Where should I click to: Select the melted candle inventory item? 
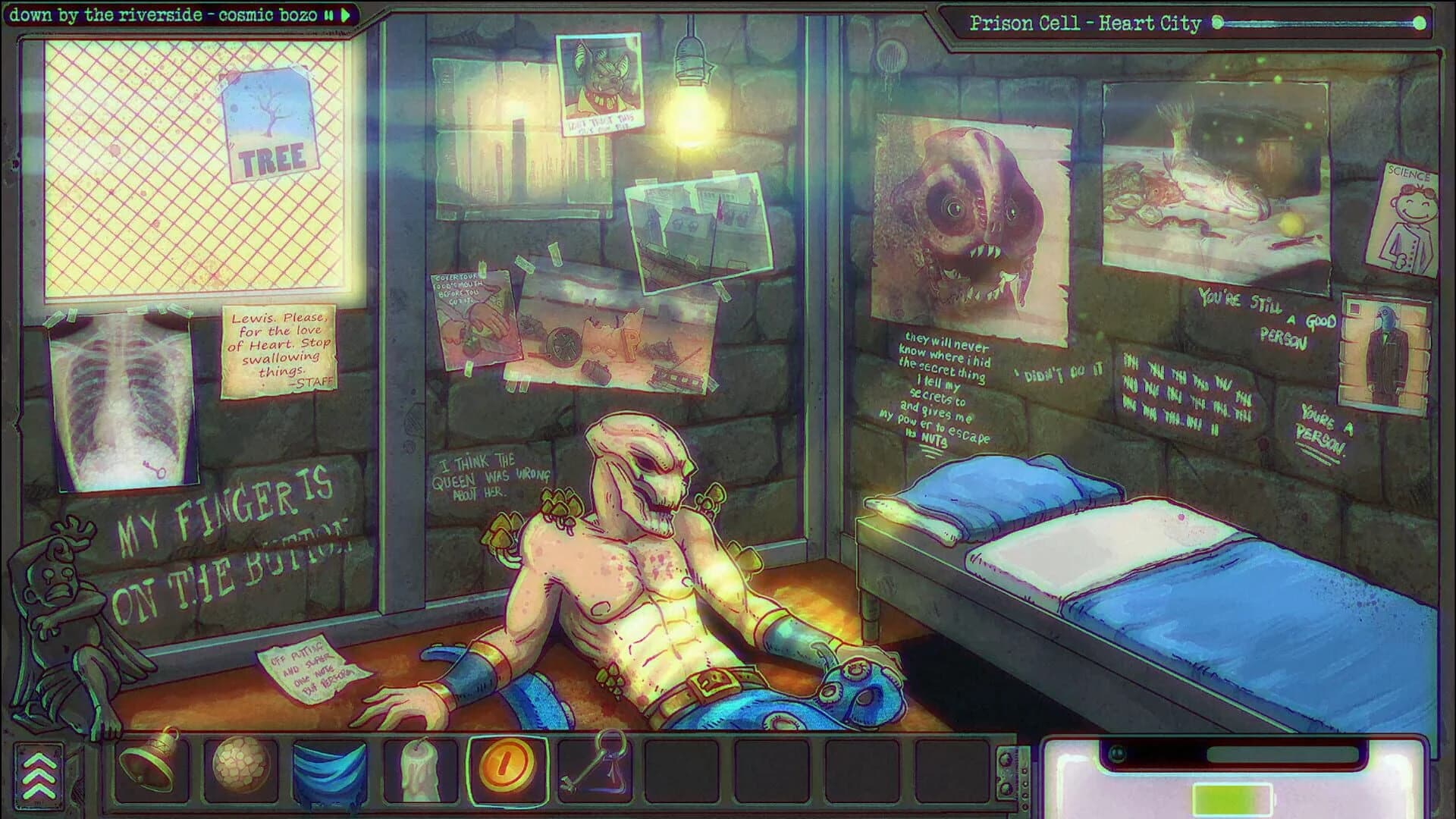click(x=422, y=769)
